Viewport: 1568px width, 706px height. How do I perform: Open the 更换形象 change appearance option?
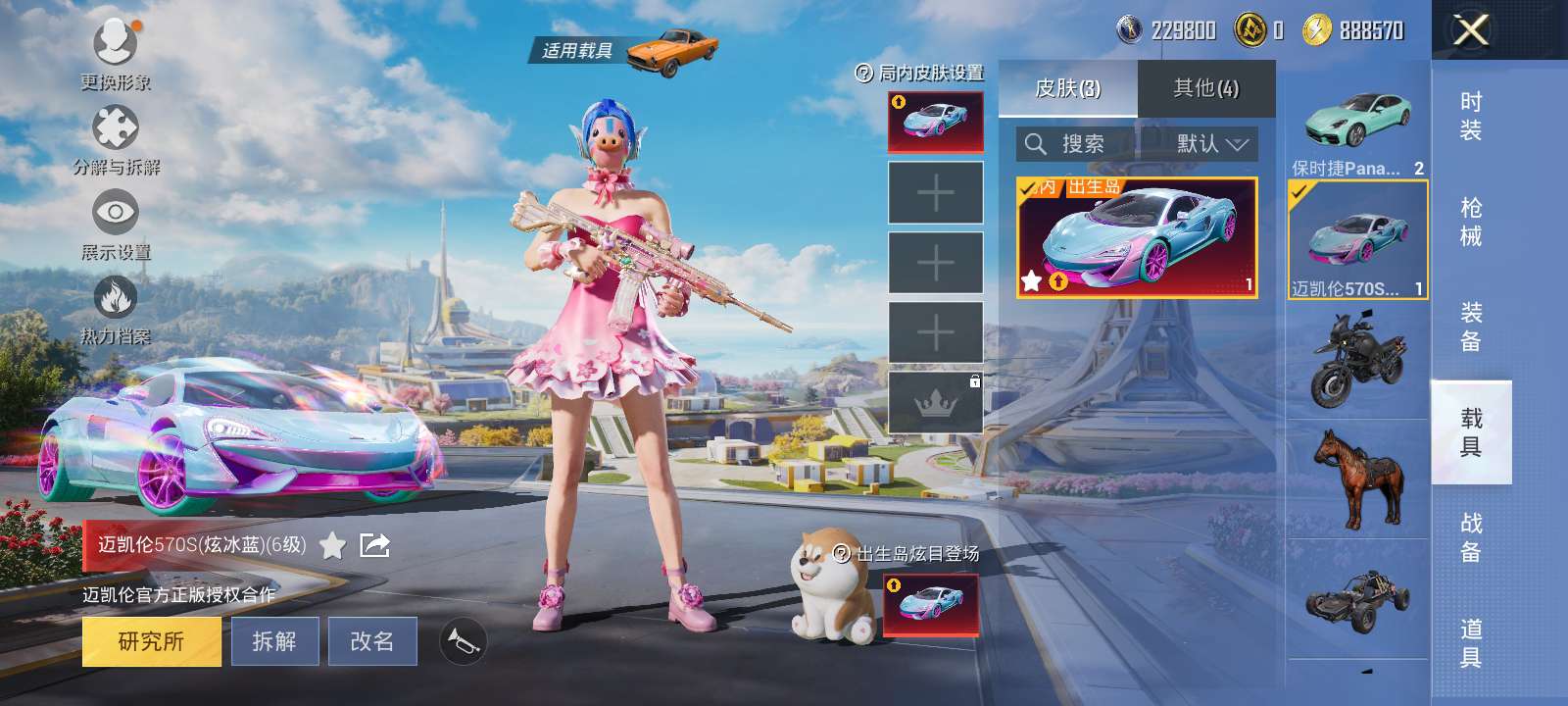116,51
